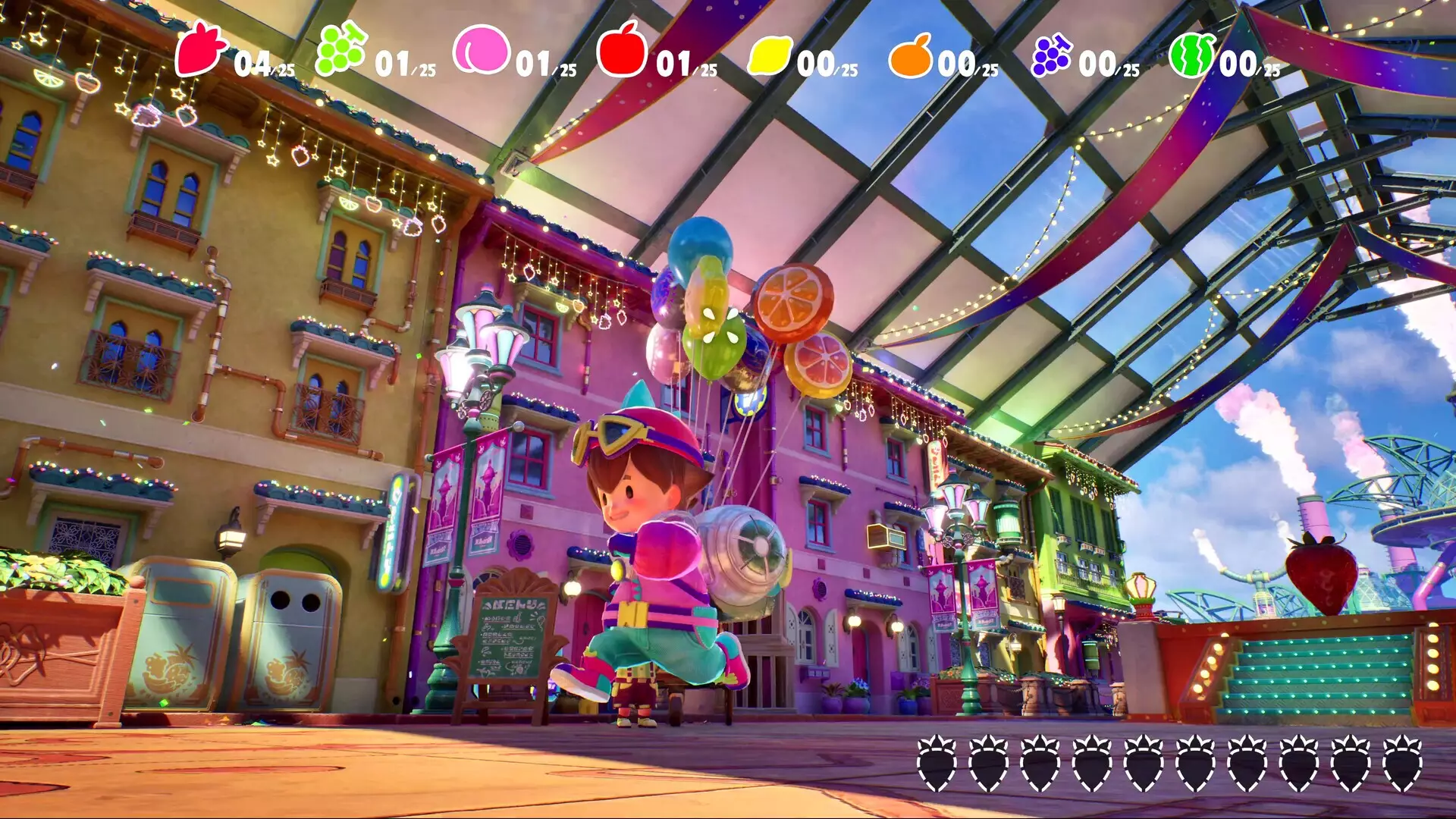Click the pink peach counter icon

tap(481, 50)
